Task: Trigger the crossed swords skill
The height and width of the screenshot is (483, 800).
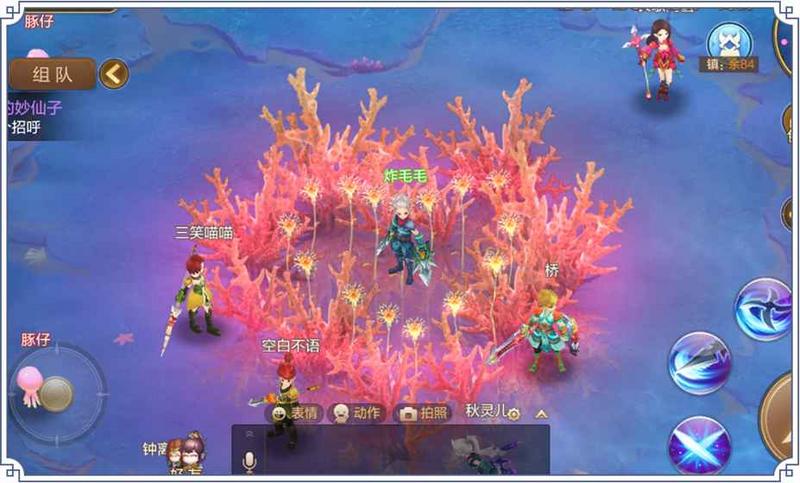Action: point(699,443)
